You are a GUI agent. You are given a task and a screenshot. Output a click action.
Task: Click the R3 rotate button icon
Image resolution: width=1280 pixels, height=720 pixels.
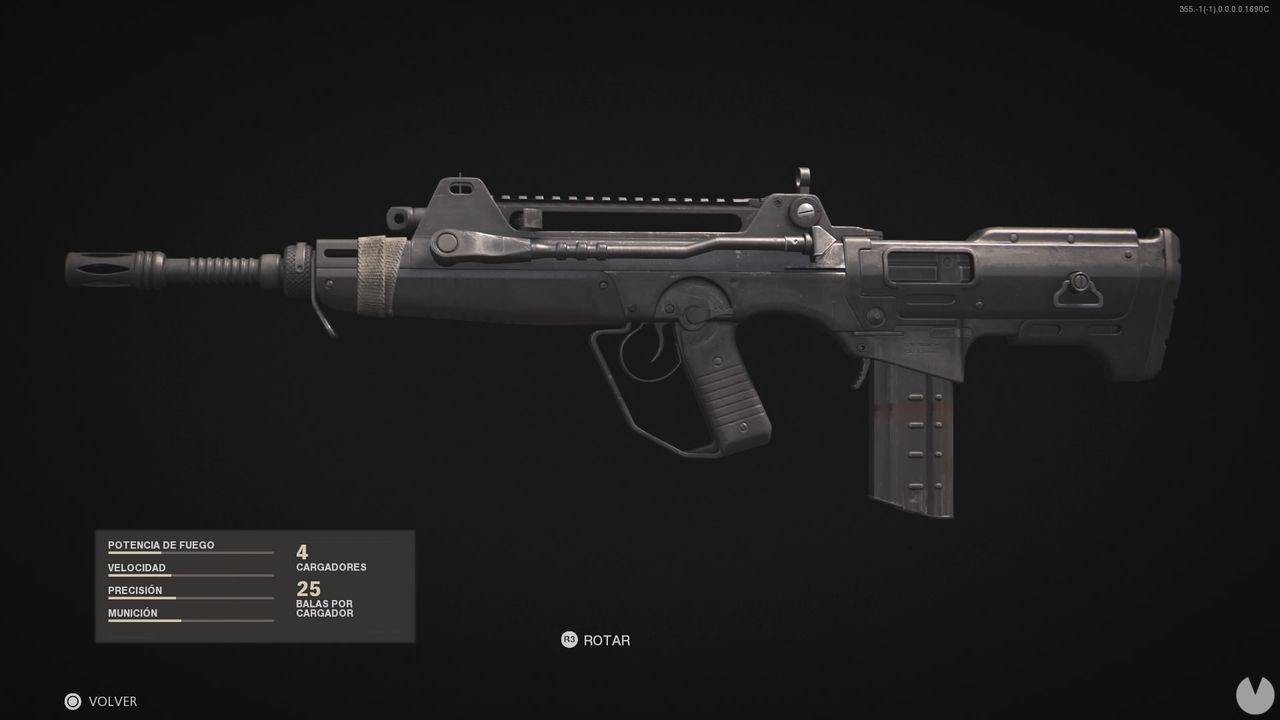(x=570, y=640)
